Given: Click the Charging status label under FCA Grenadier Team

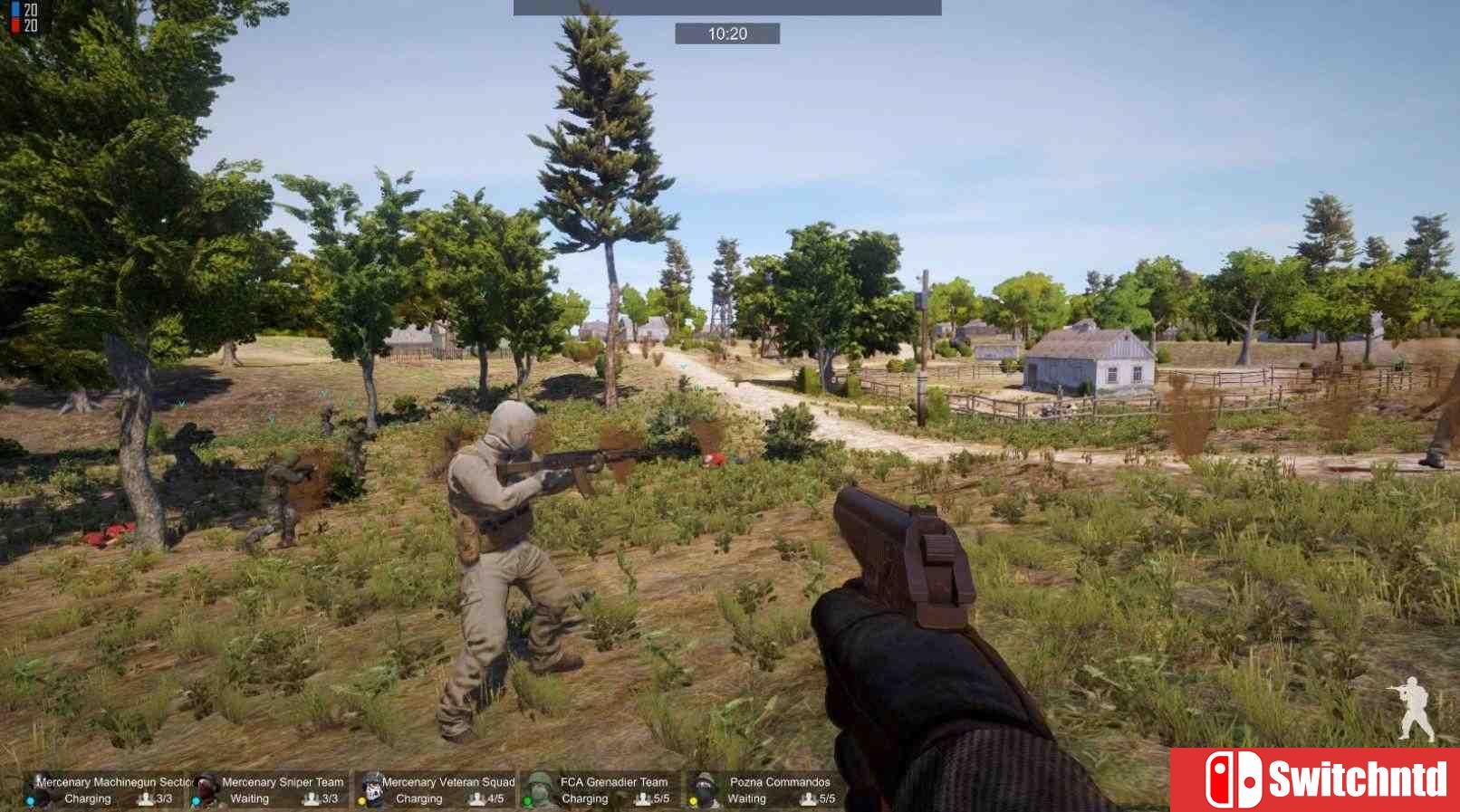Looking at the screenshot, I should (x=584, y=799).
